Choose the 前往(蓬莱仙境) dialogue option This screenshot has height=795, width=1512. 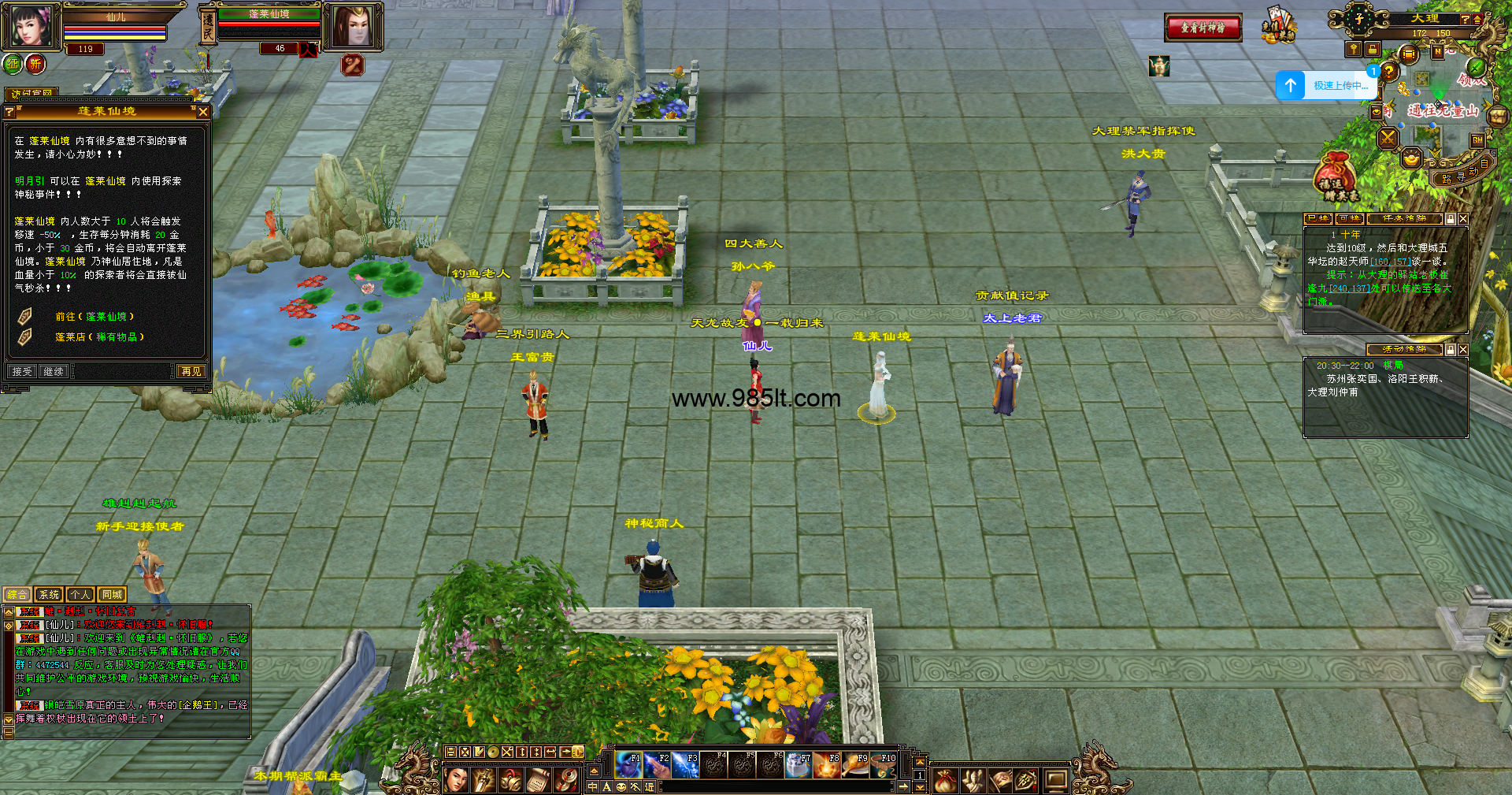click(x=94, y=317)
